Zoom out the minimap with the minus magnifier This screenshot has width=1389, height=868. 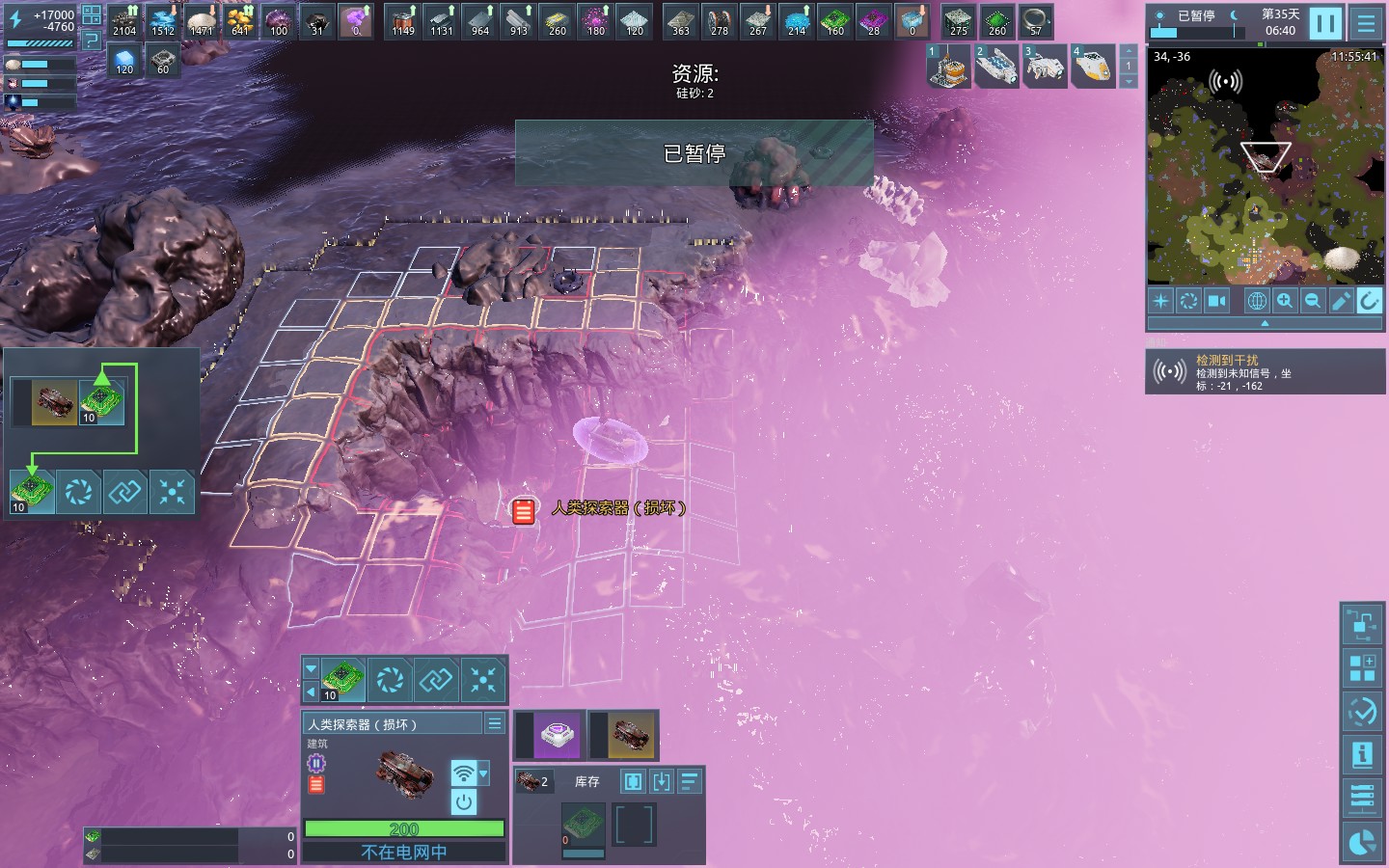coord(1313,301)
